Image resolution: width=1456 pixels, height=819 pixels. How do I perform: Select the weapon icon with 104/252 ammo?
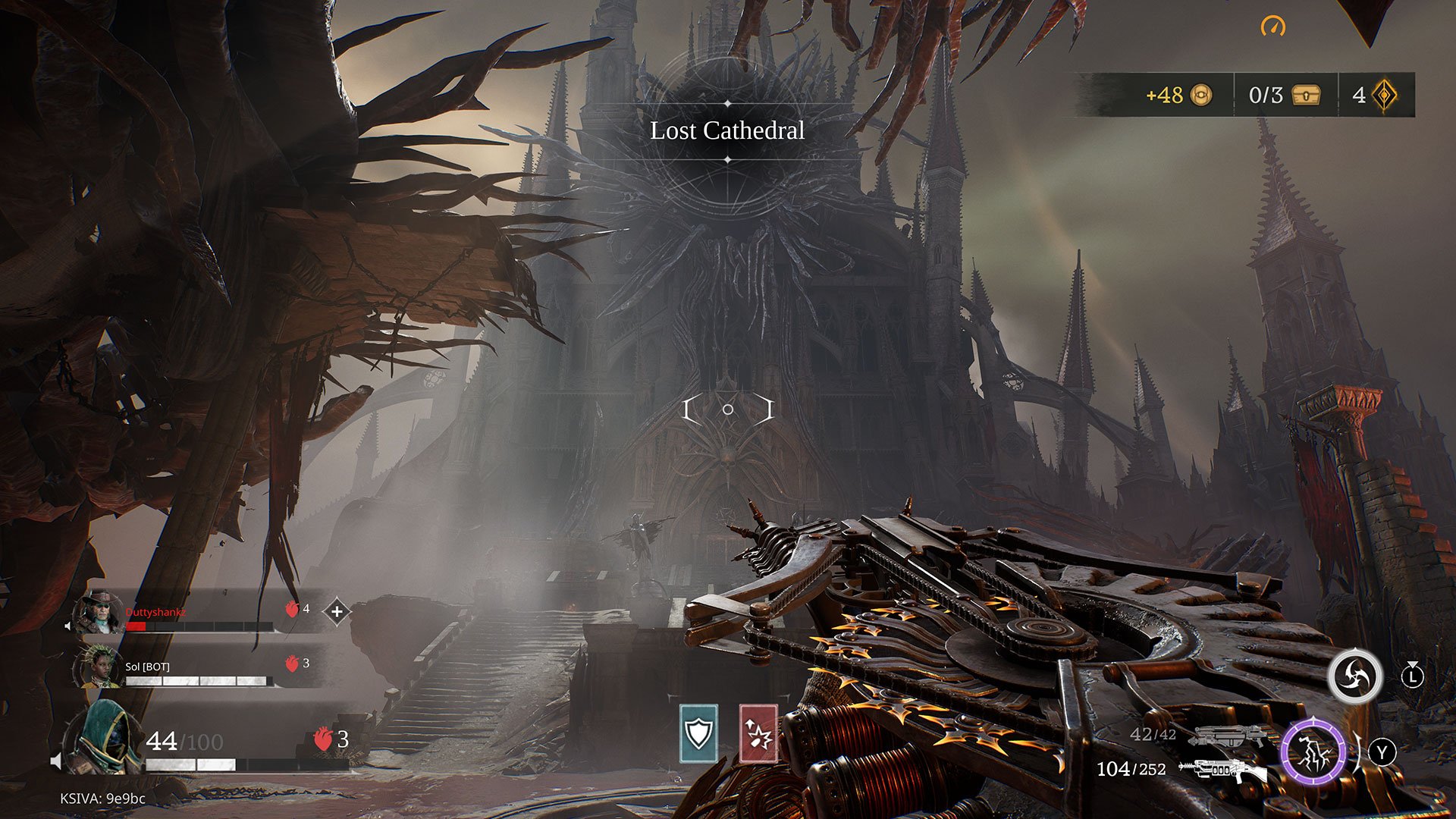tap(1222, 770)
